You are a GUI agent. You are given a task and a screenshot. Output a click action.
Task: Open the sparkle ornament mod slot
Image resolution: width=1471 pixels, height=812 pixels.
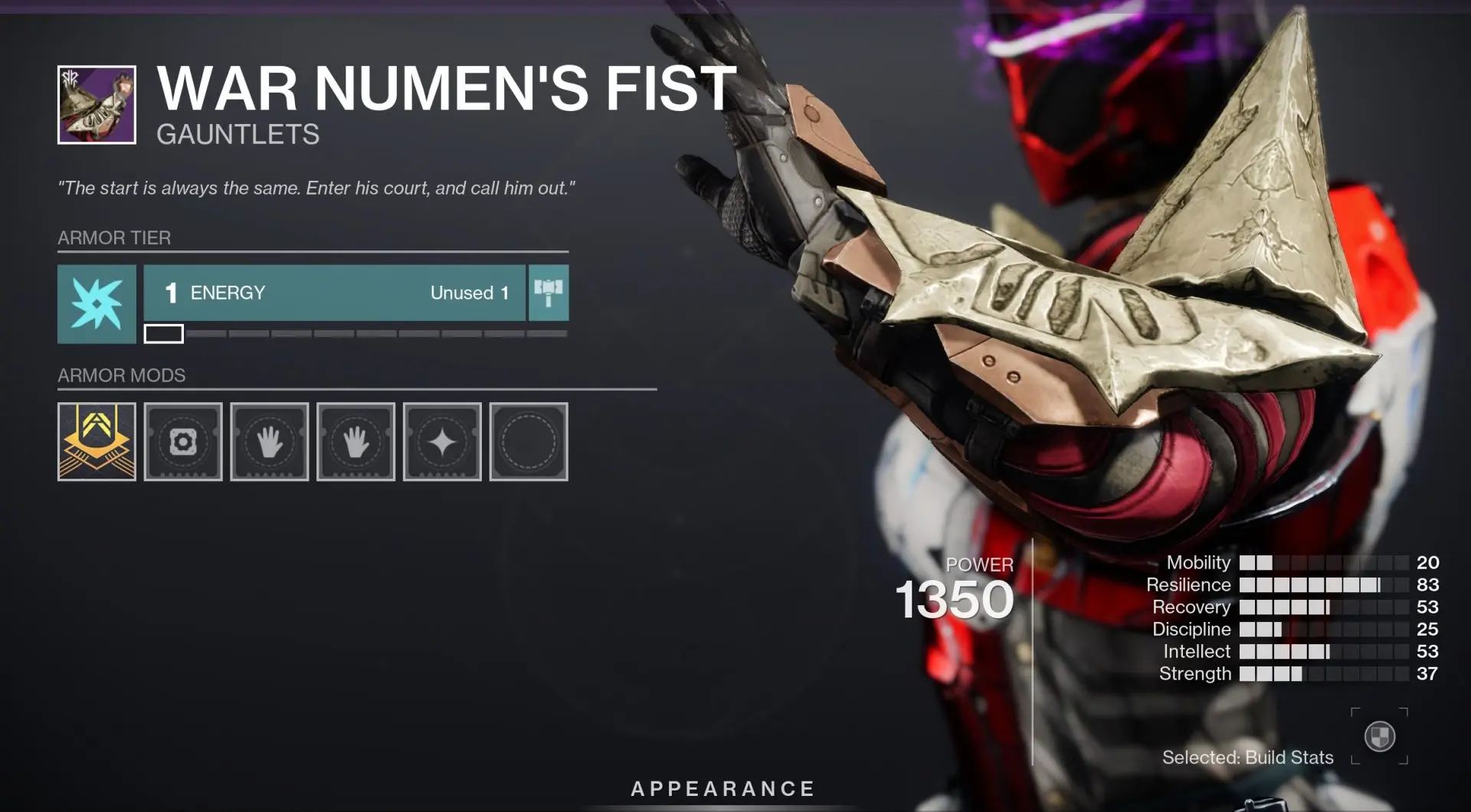click(x=442, y=442)
